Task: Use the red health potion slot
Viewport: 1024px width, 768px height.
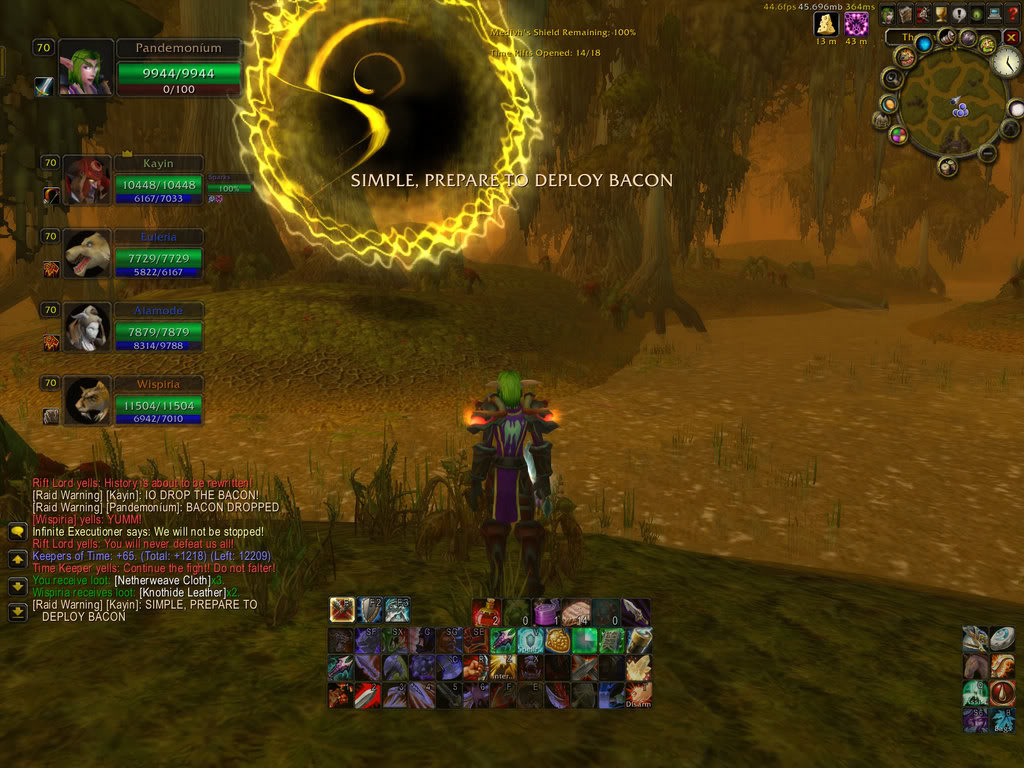Action: 486,611
